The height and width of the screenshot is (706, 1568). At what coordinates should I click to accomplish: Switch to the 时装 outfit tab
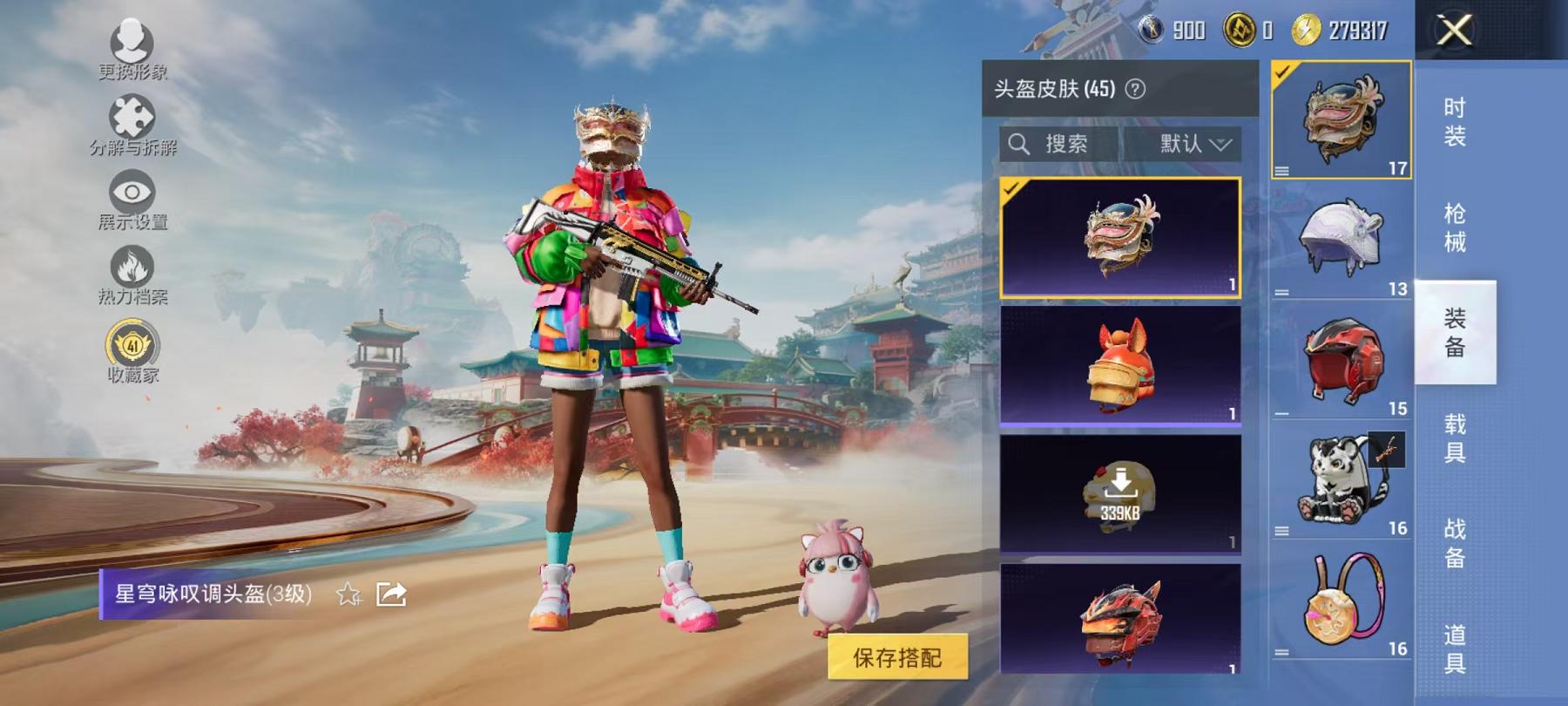click(x=1456, y=120)
